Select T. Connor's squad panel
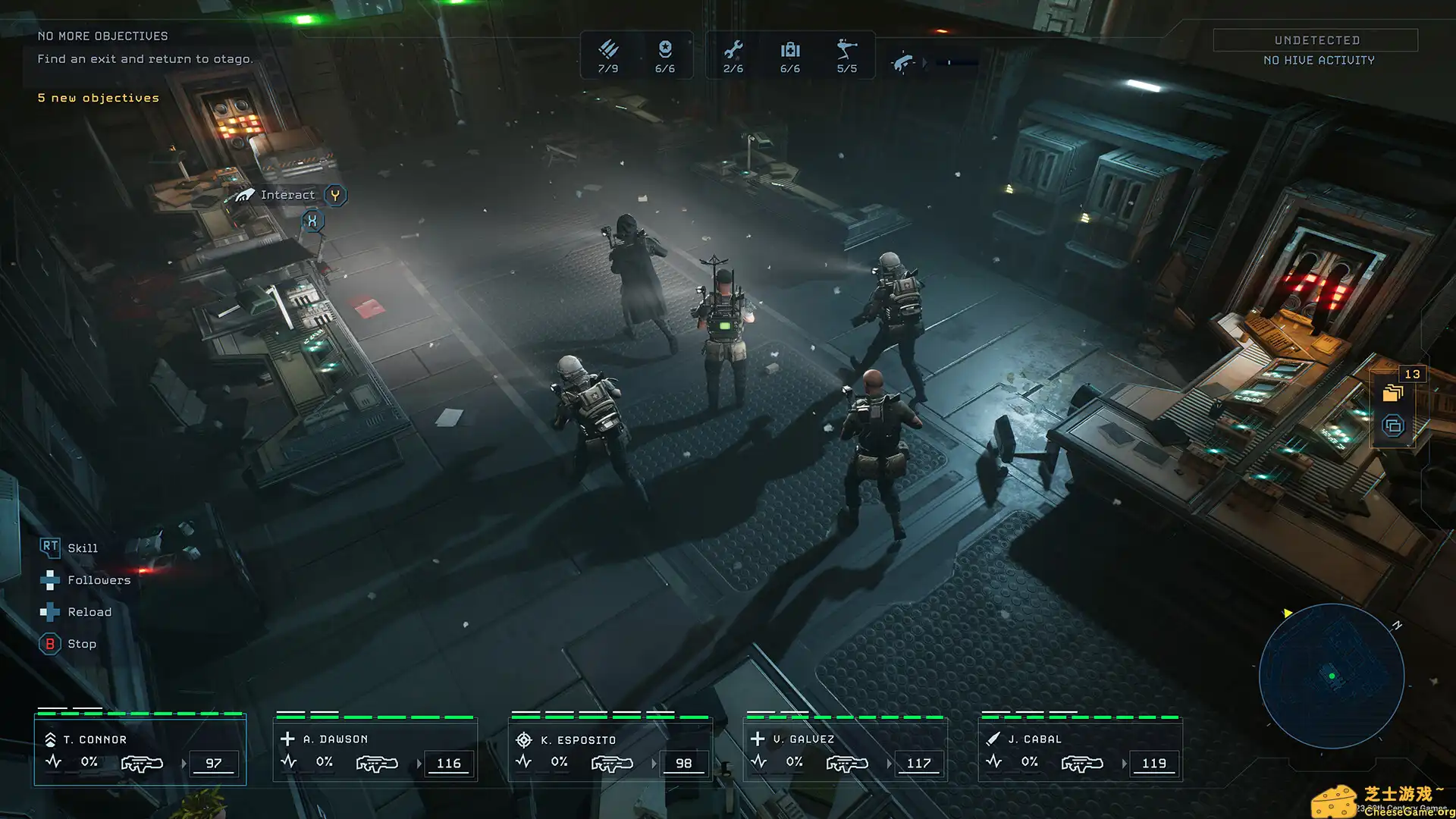This screenshot has width=1456, height=819. (x=139, y=749)
